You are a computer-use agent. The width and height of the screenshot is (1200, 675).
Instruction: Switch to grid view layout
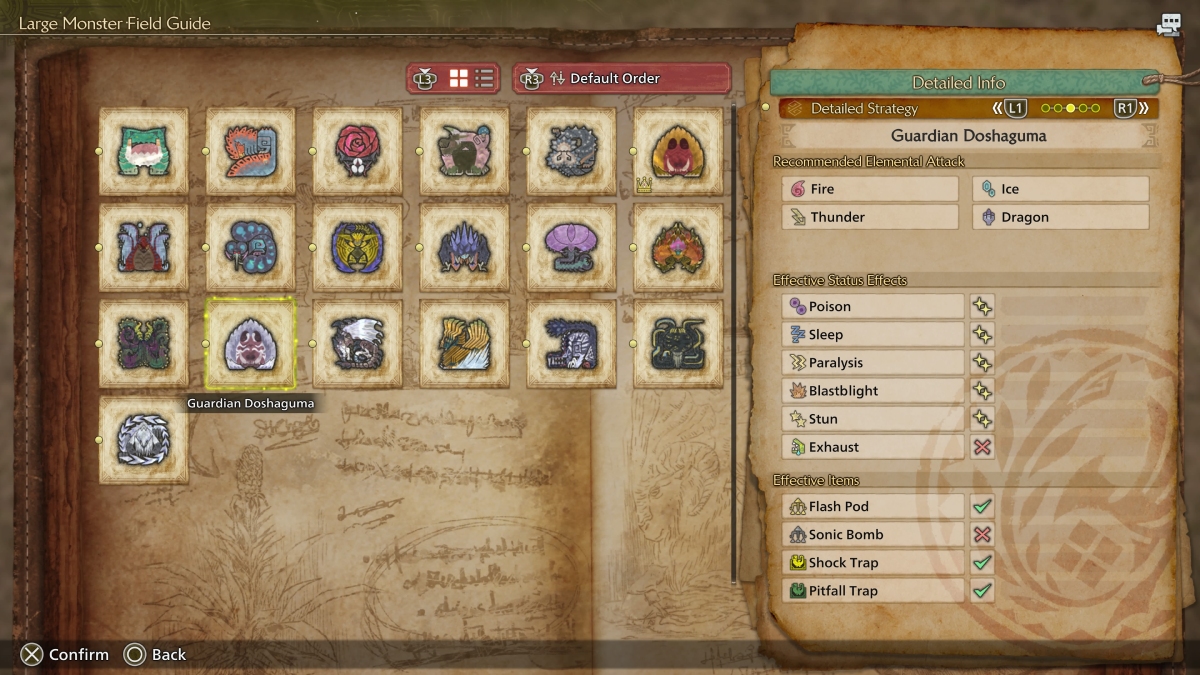(459, 78)
